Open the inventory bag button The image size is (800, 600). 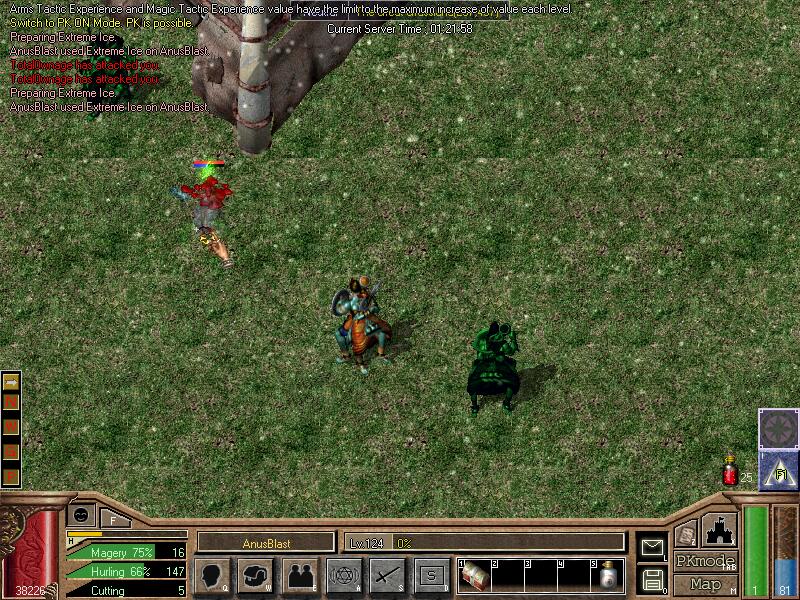(257, 576)
